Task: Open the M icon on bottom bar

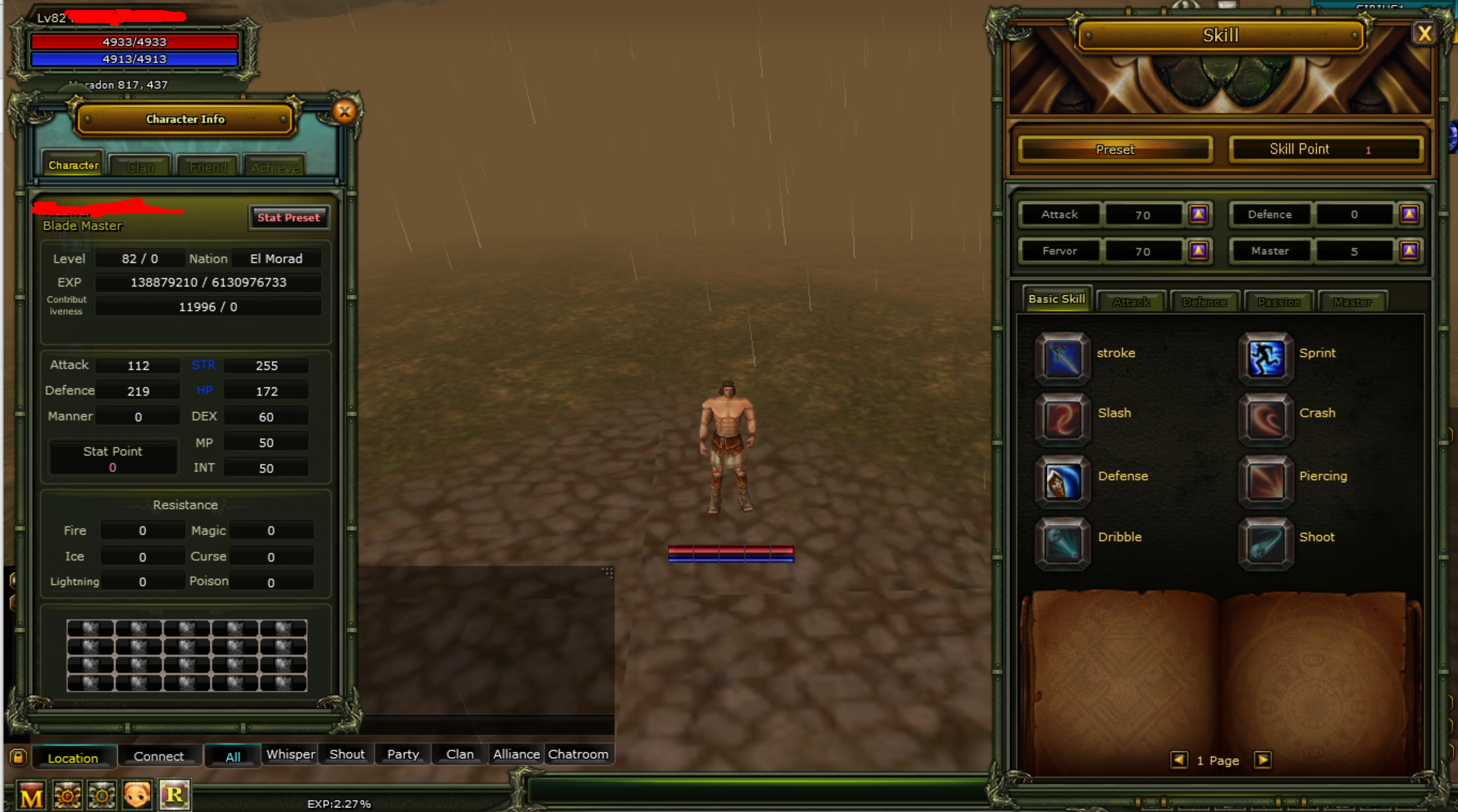Action: click(31, 796)
